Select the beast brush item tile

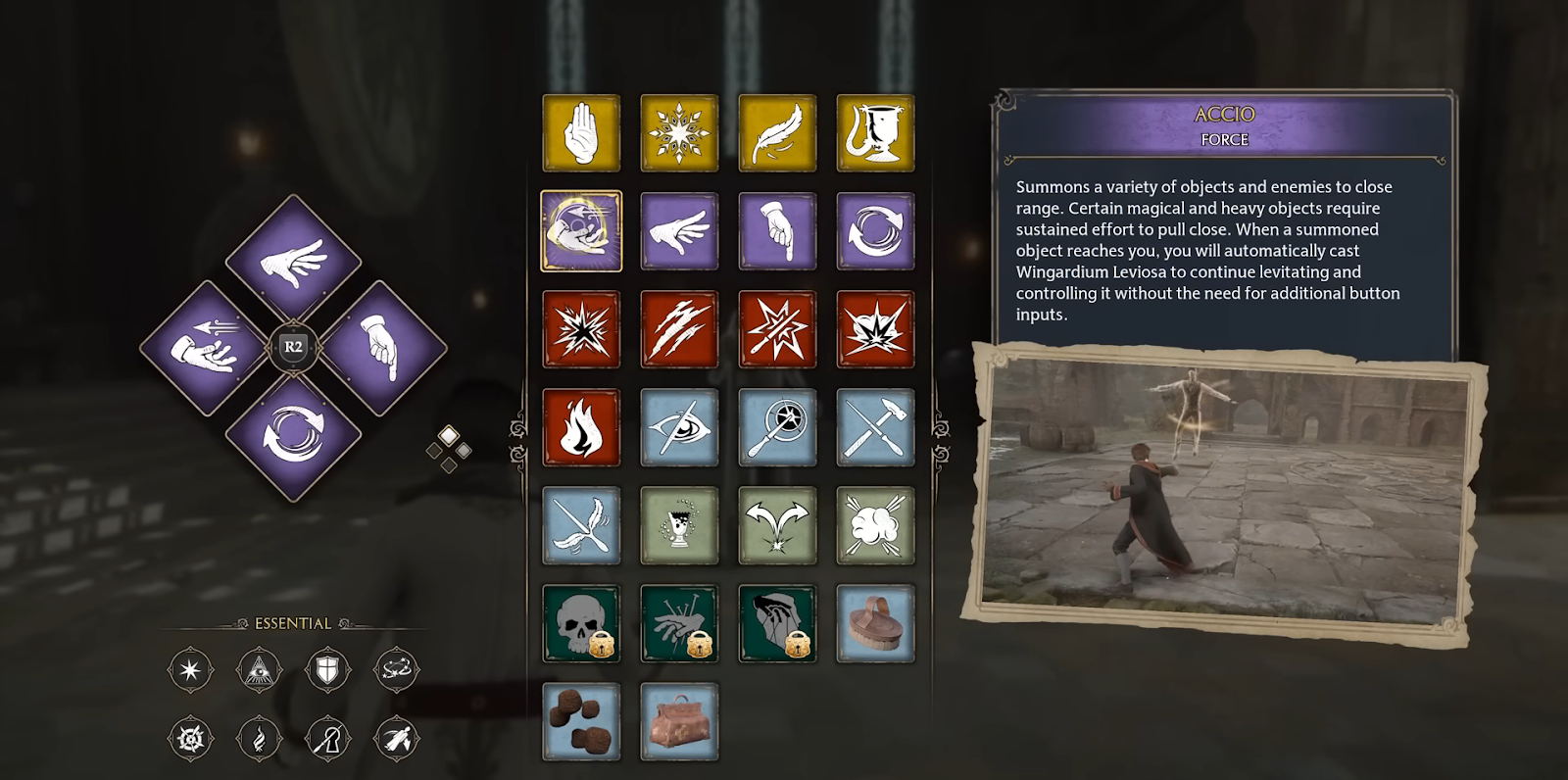click(x=875, y=623)
